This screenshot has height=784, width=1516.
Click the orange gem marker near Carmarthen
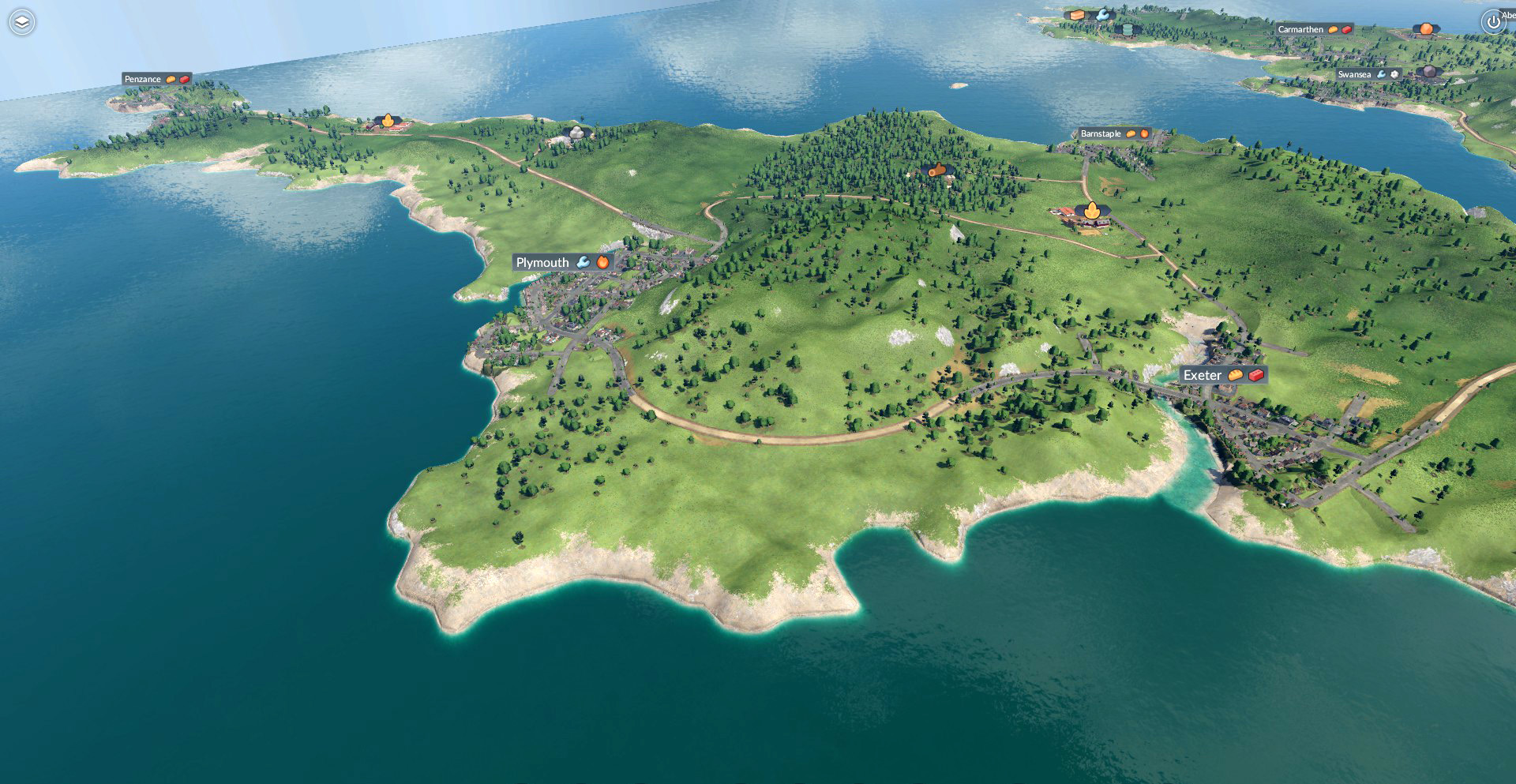click(x=1426, y=29)
